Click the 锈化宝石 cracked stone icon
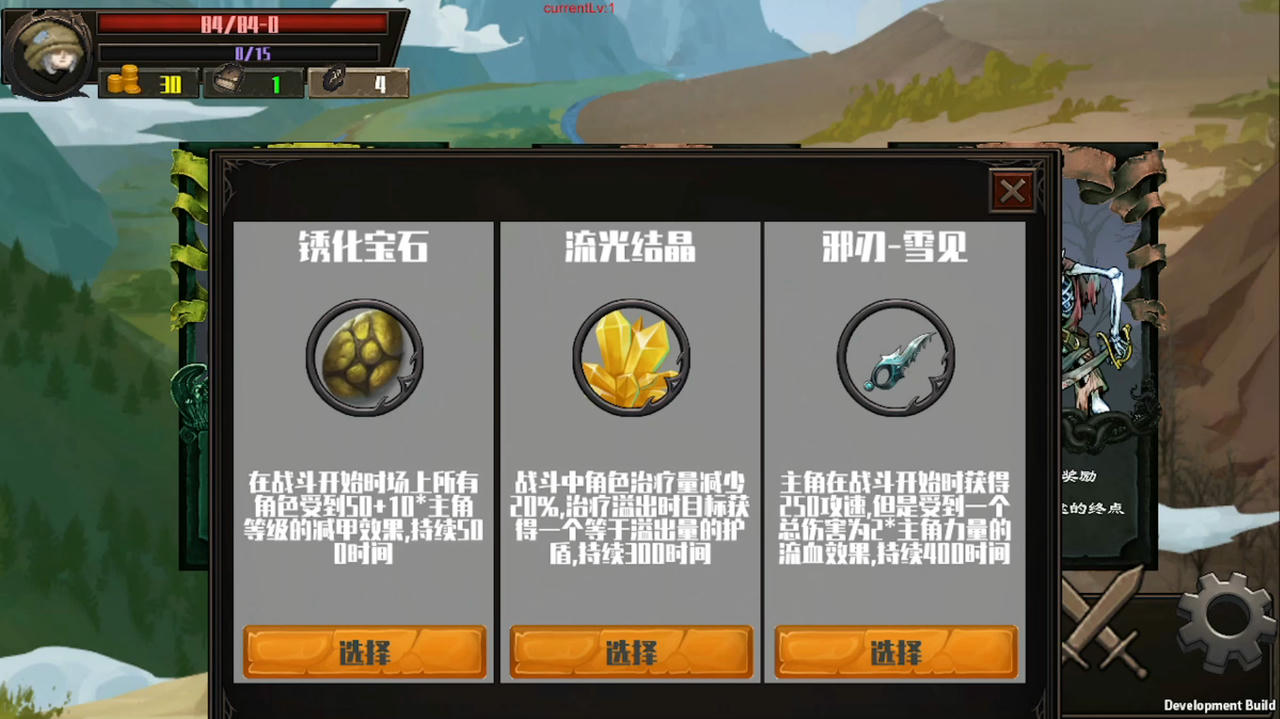Image resolution: width=1280 pixels, height=719 pixels. pyautogui.click(x=365, y=357)
